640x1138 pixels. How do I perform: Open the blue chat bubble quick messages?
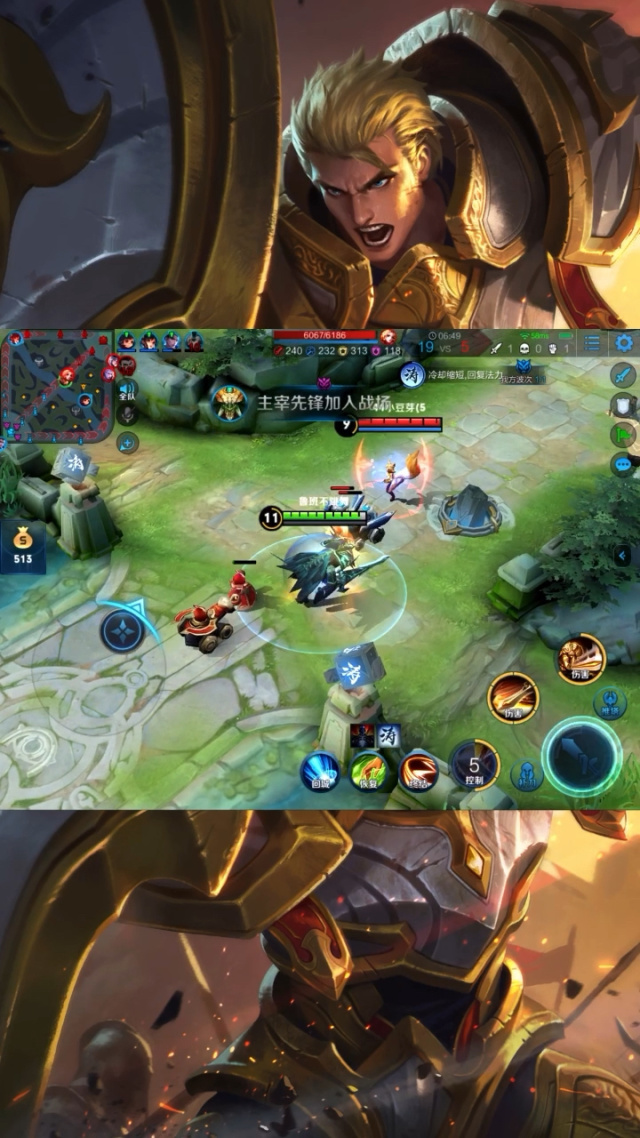(622, 464)
